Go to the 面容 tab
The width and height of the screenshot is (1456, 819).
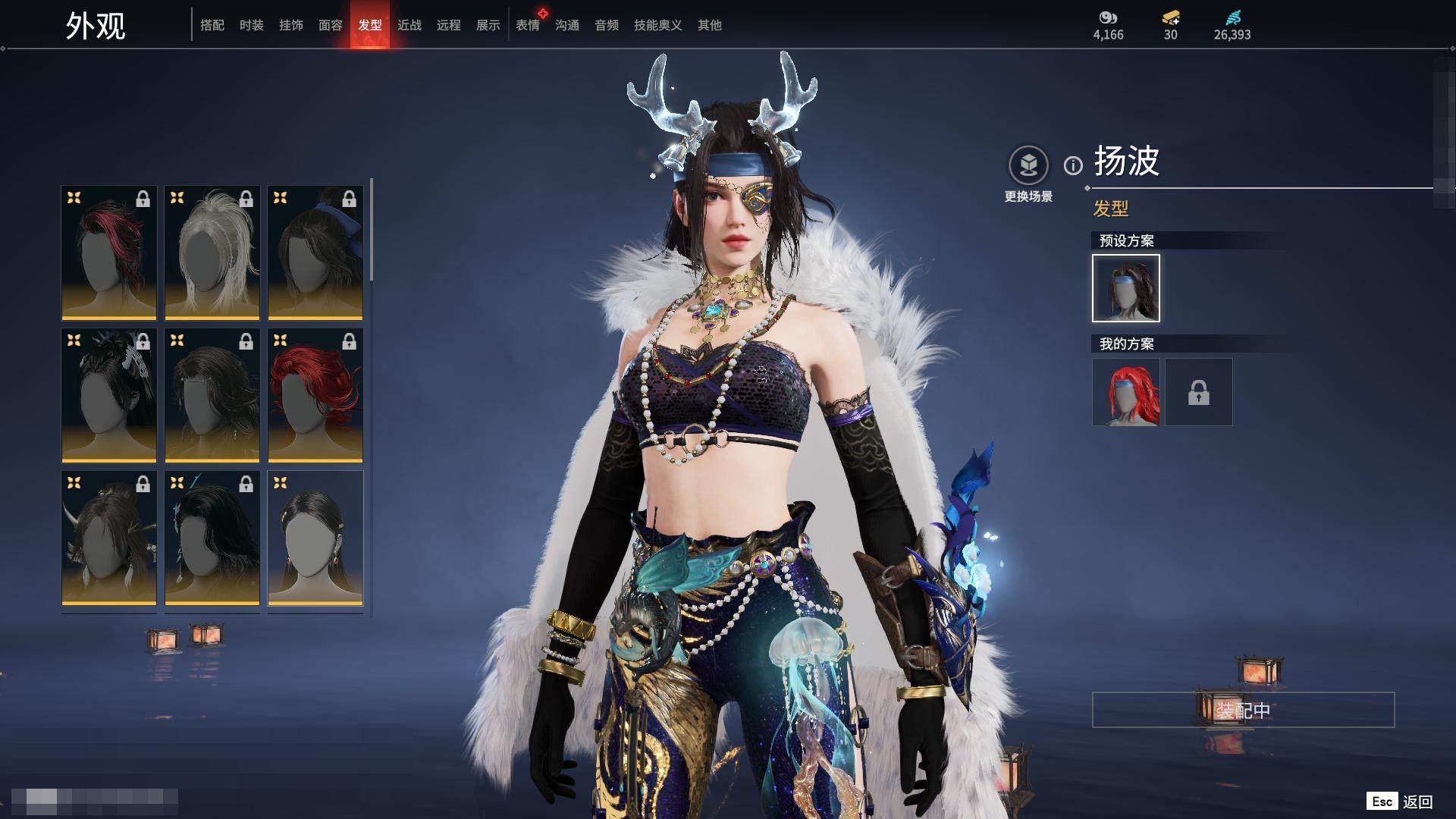click(331, 25)
